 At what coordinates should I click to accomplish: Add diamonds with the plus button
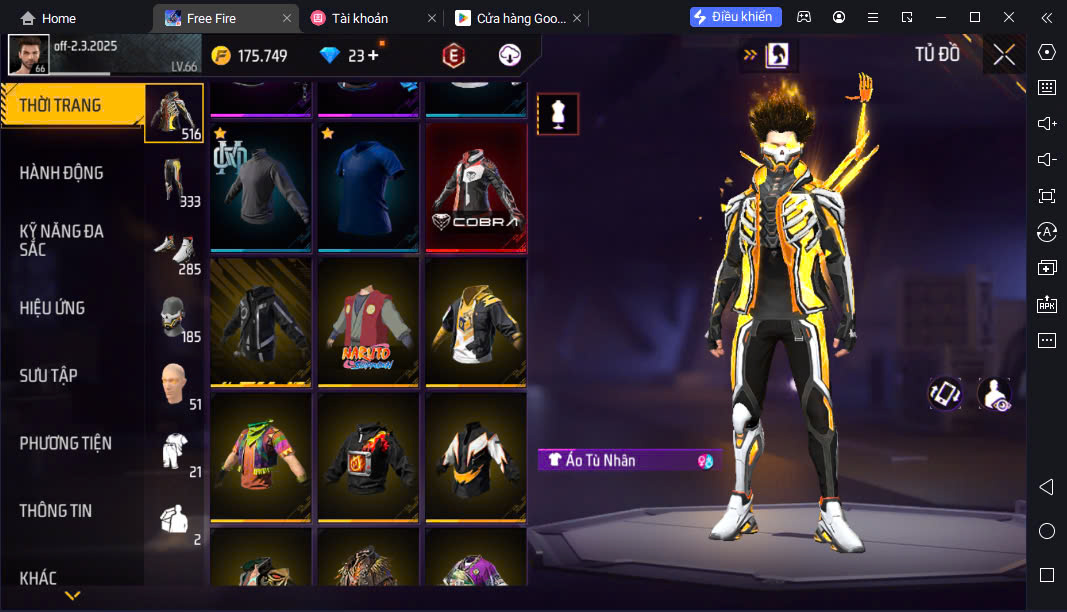click(x=374, y=56)
